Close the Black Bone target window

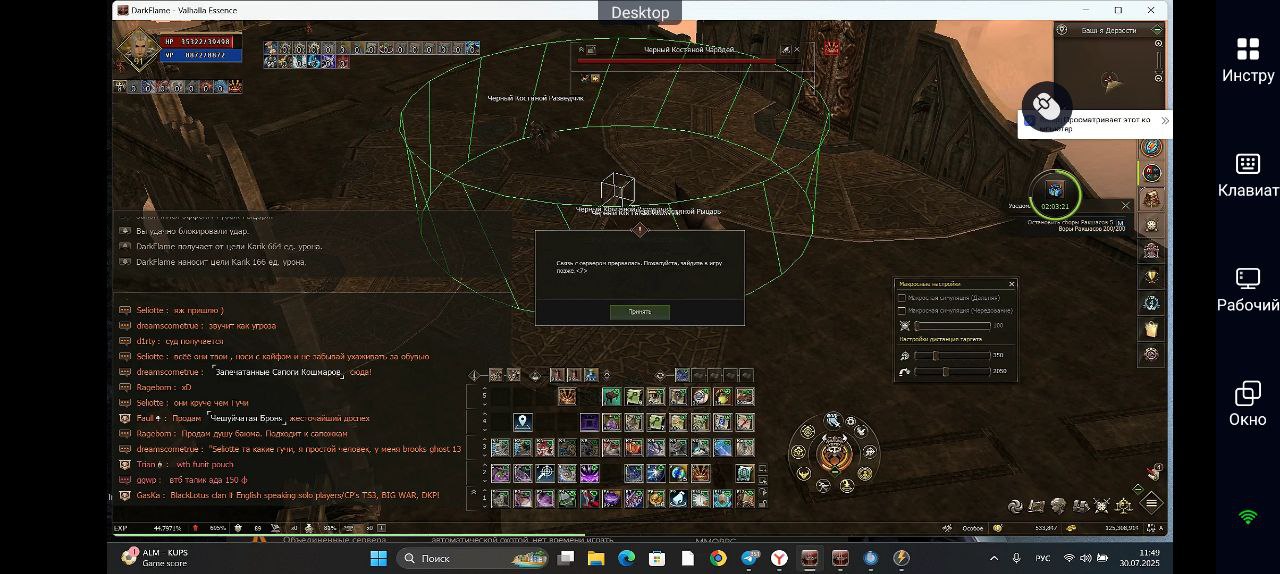click(798, 49)
